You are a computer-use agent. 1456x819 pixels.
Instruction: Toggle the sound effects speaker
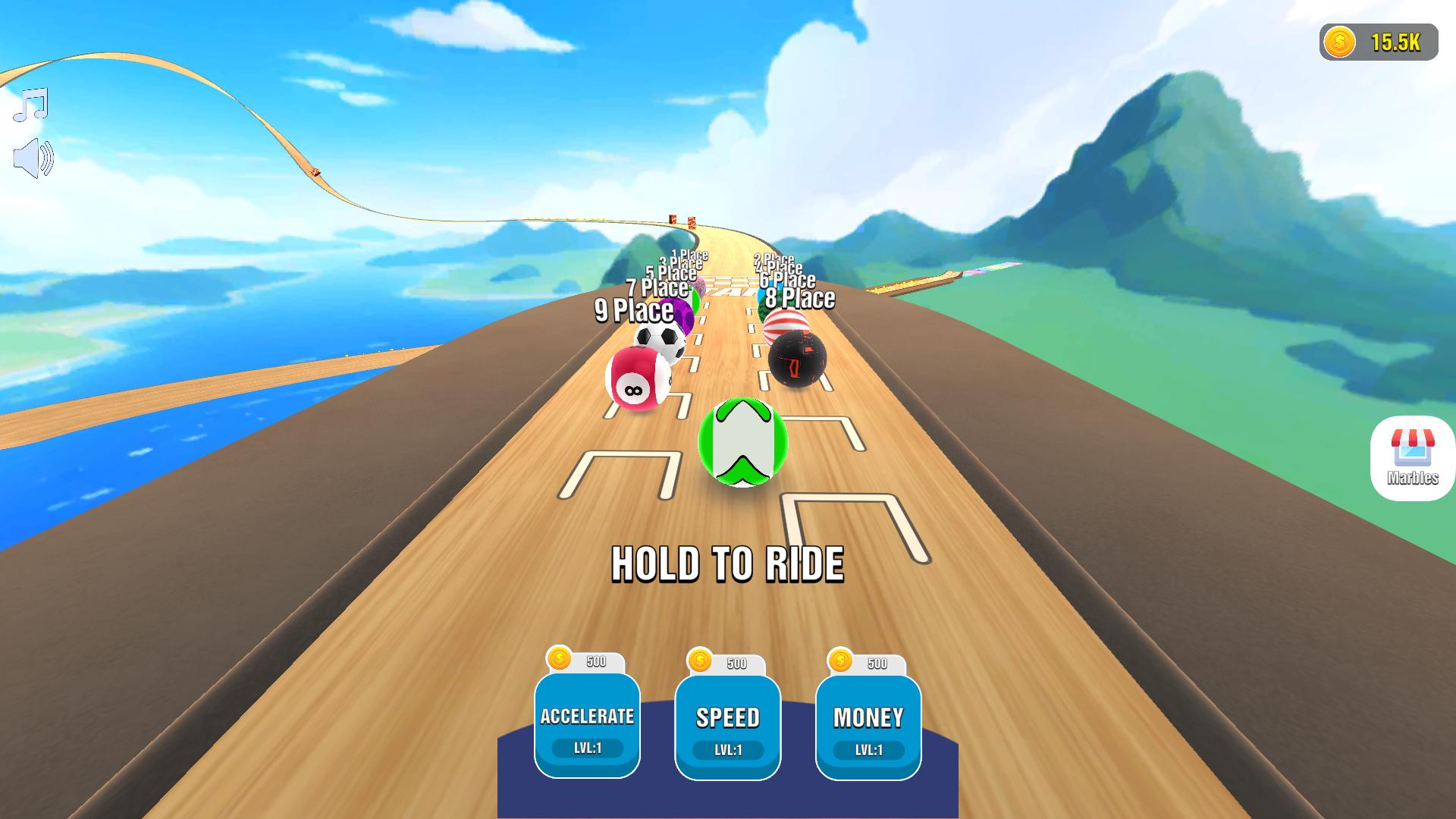(x=34, y=157)
